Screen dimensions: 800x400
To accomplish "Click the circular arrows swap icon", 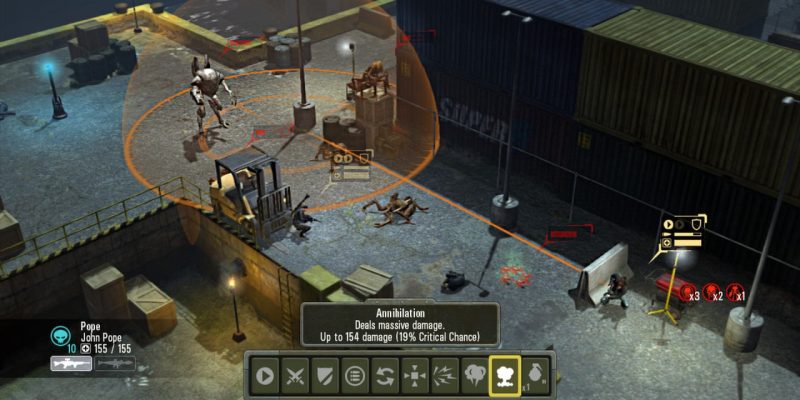I will (385, 375).
